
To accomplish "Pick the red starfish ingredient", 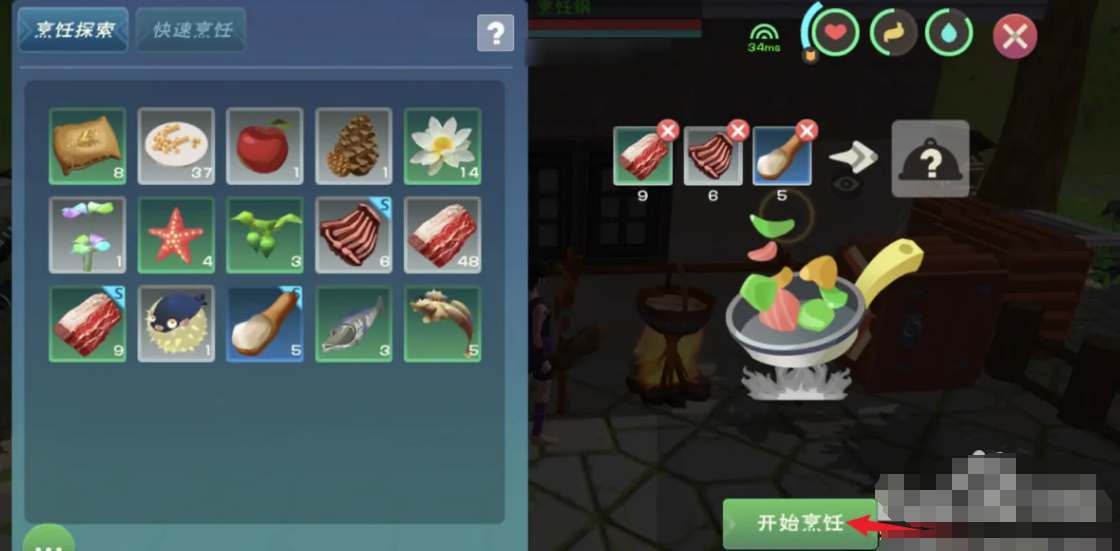I will tap(176, 235).
